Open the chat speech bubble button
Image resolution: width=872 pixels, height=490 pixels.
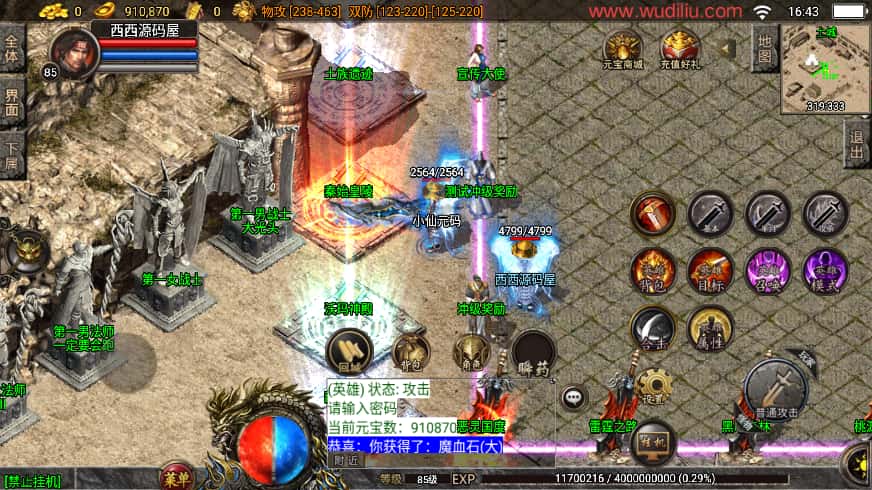(x=574, y=397)
